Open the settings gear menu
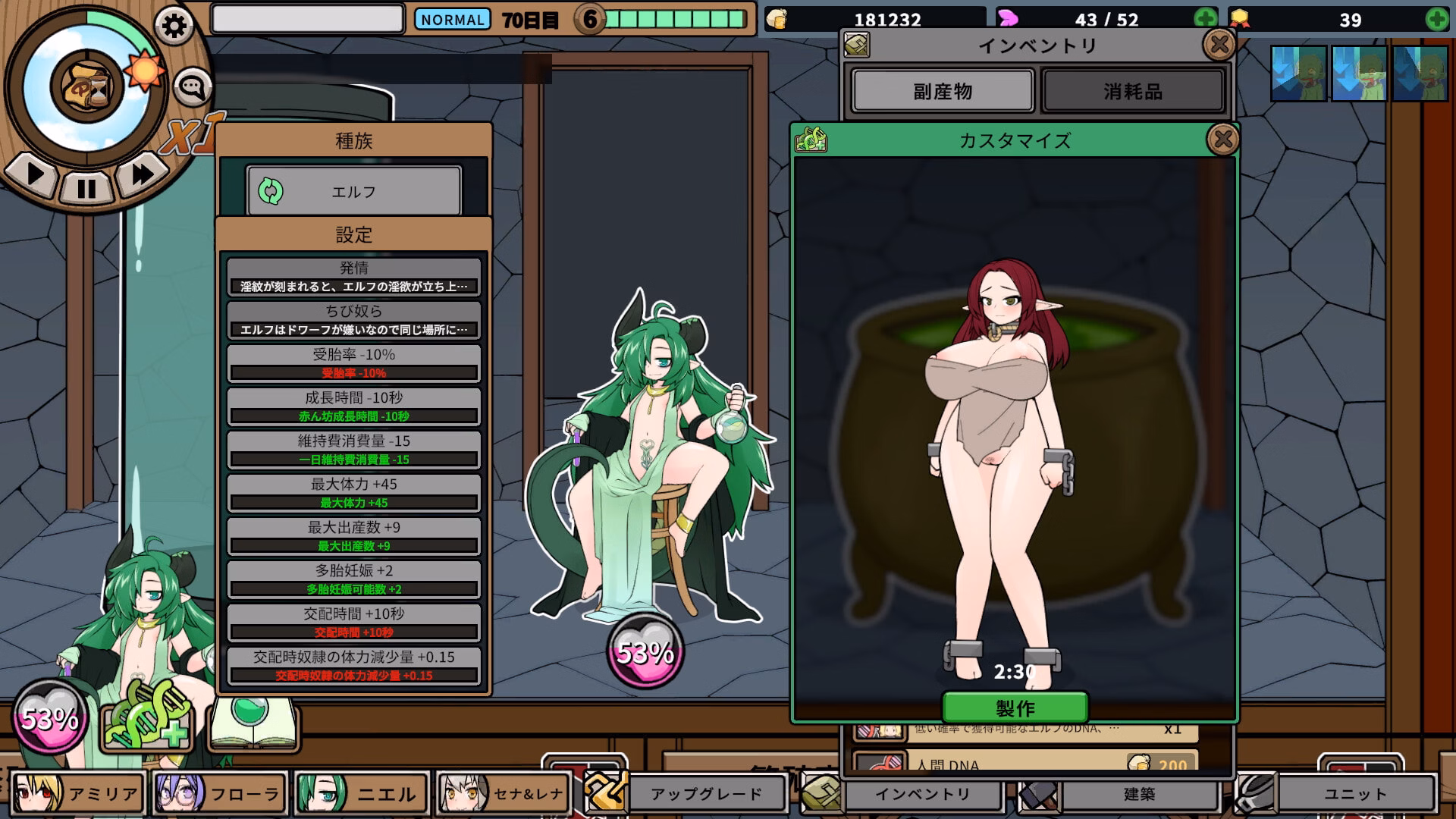Image resolution: width=1456 pixels, height=819 pixels. click(176, 24)
